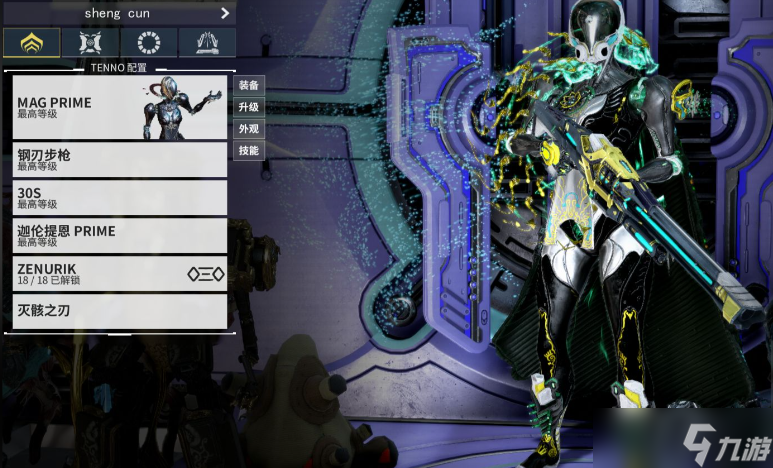Image resolution: width=773 pixels, height=468 pixels.
Task: Open the 外观 appearance menu
Action: (248, 129)
